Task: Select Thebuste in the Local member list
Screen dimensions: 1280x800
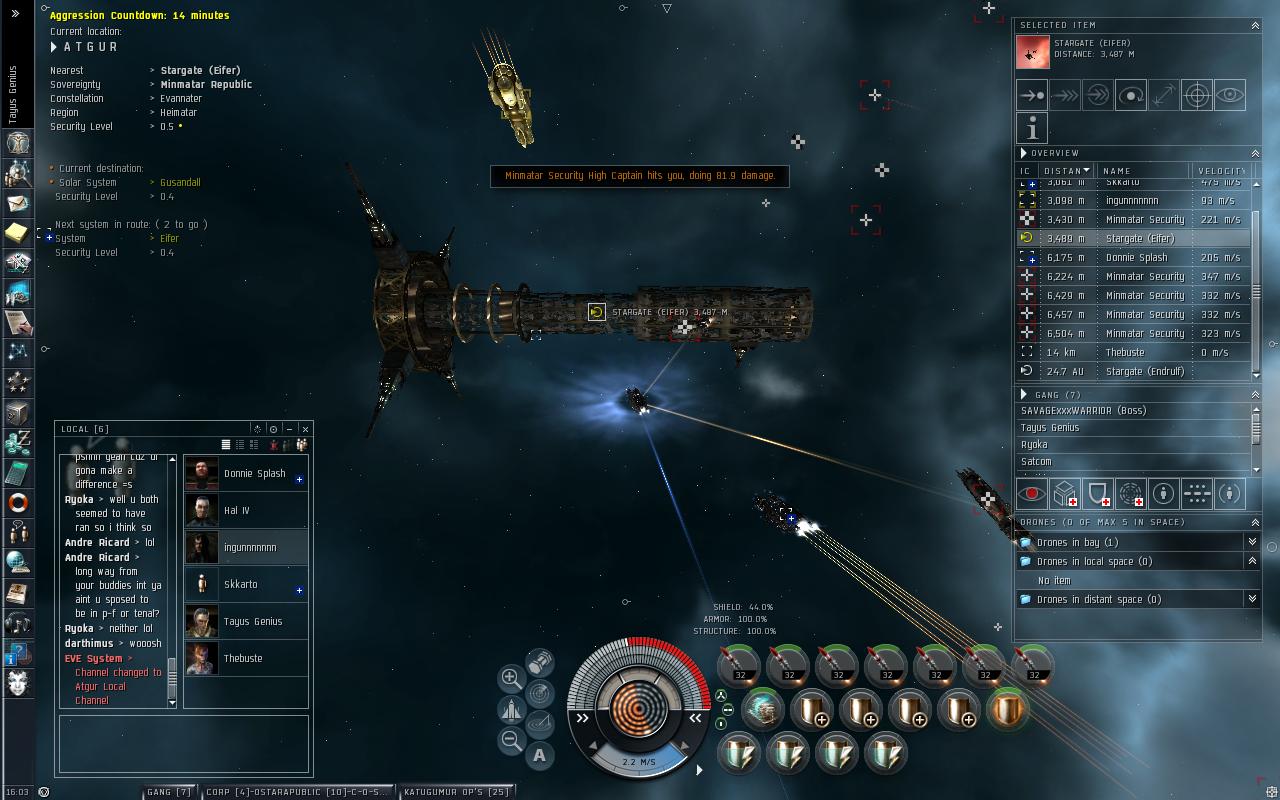Action: (243, 659)
